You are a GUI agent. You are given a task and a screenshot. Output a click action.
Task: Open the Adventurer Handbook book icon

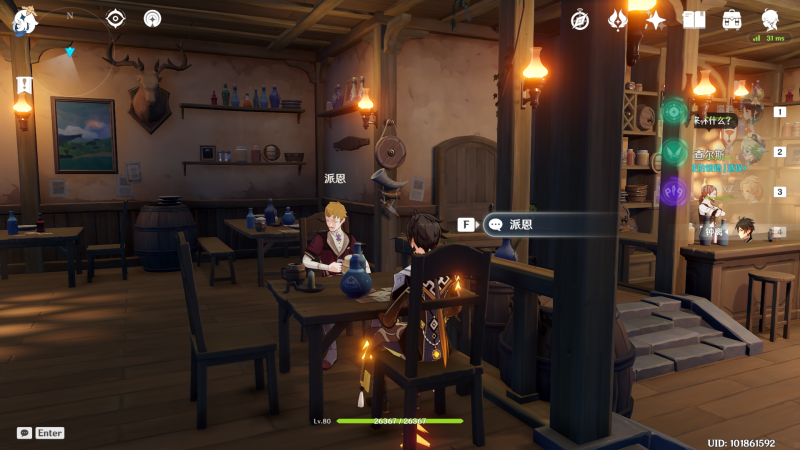tap(694, 20)
